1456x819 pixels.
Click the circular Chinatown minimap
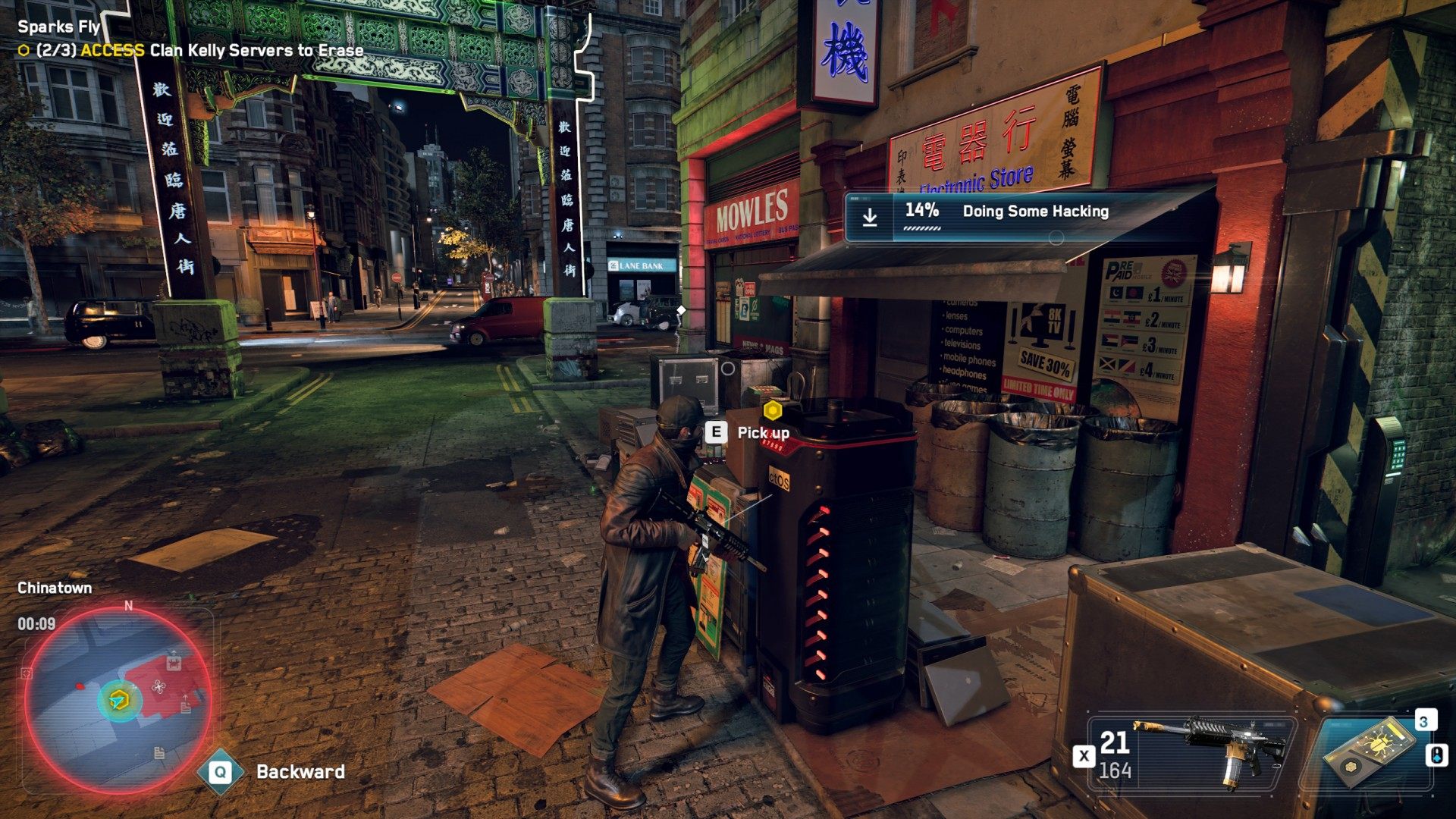[118, 698]
